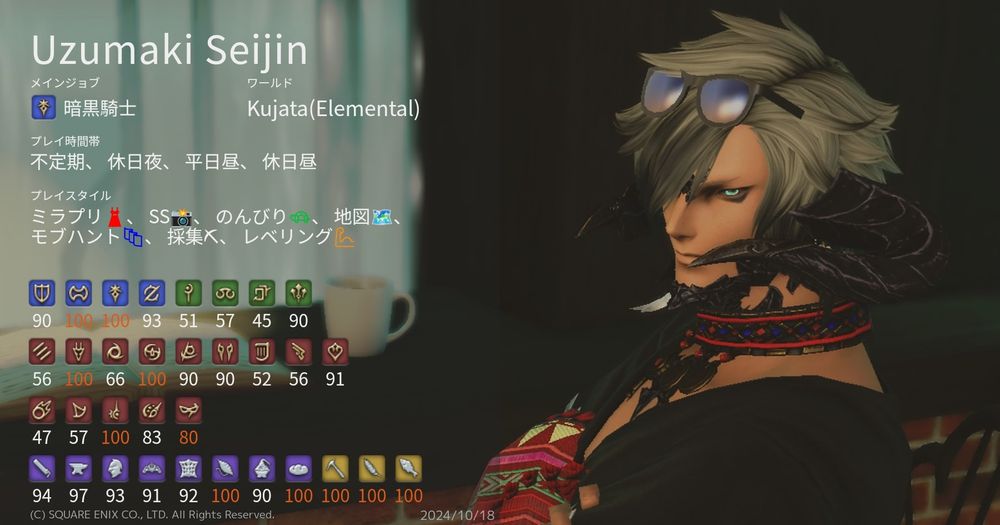Select the Paladin shield job icon

(x=43, y=292)
